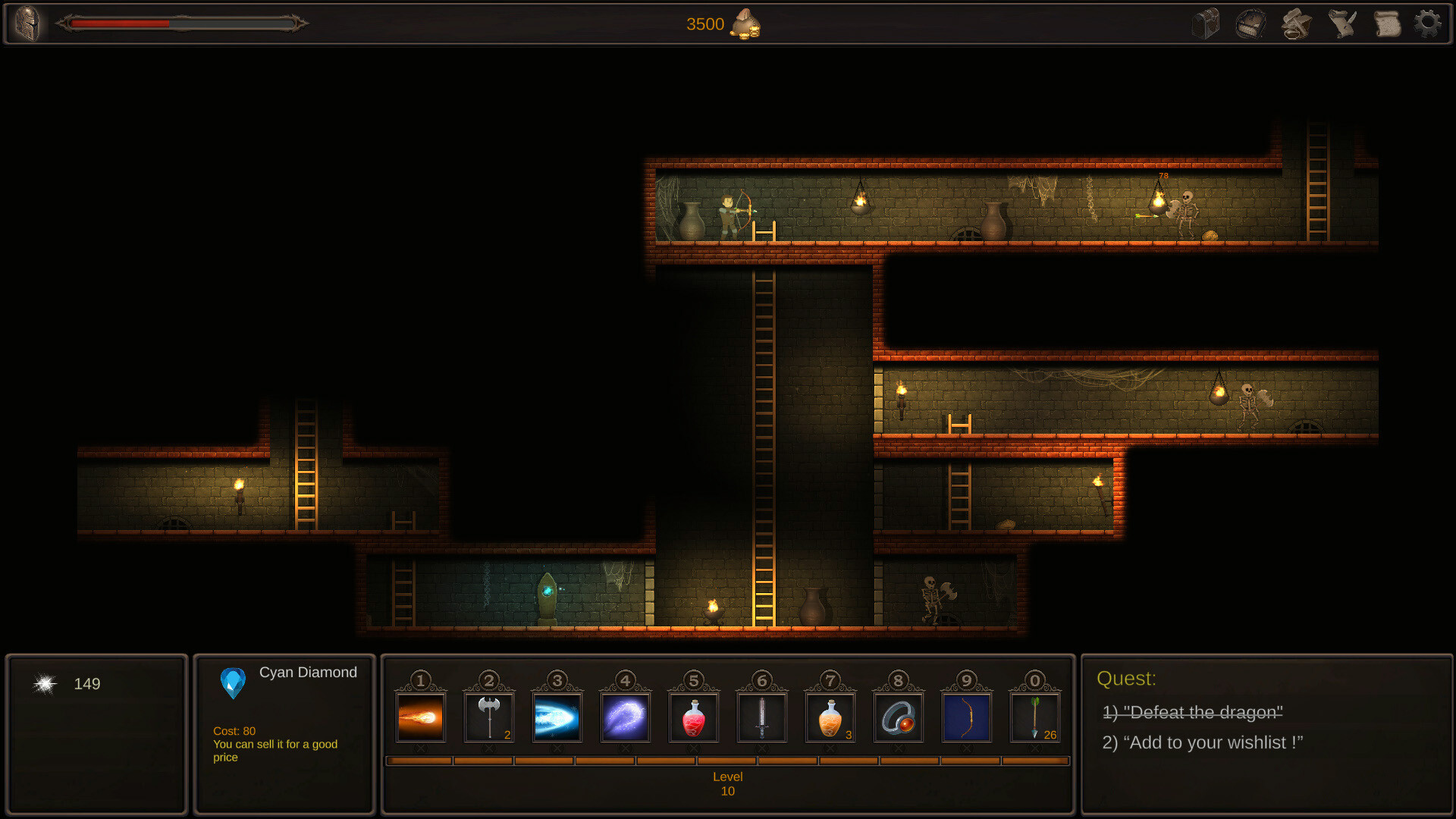Select the frost spell in slot 3
Viewport: 1456px width, 819px height.
557,715
